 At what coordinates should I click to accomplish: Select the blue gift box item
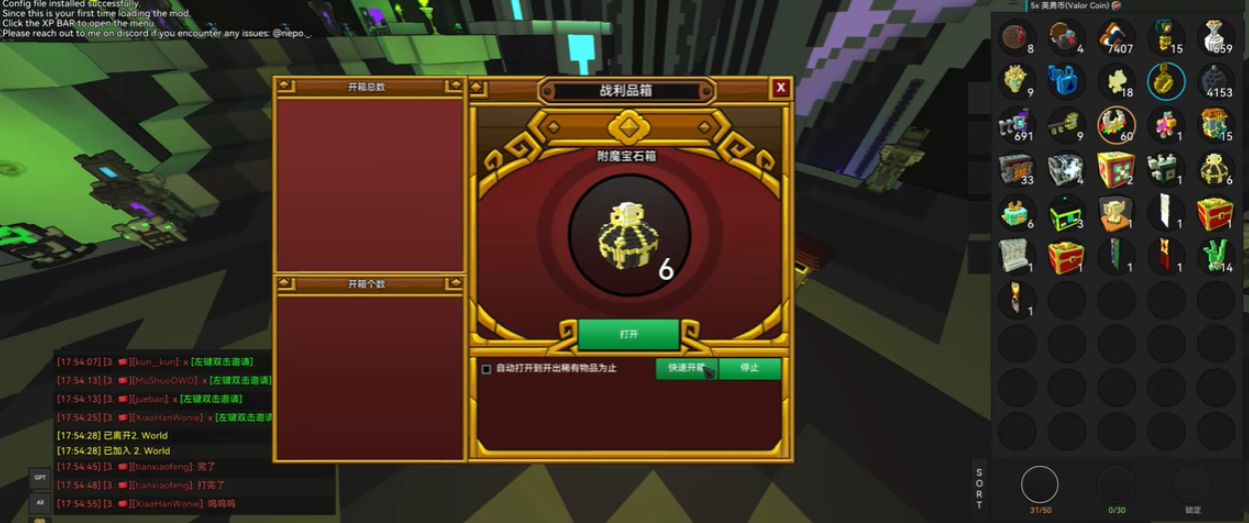point(1066,80)
